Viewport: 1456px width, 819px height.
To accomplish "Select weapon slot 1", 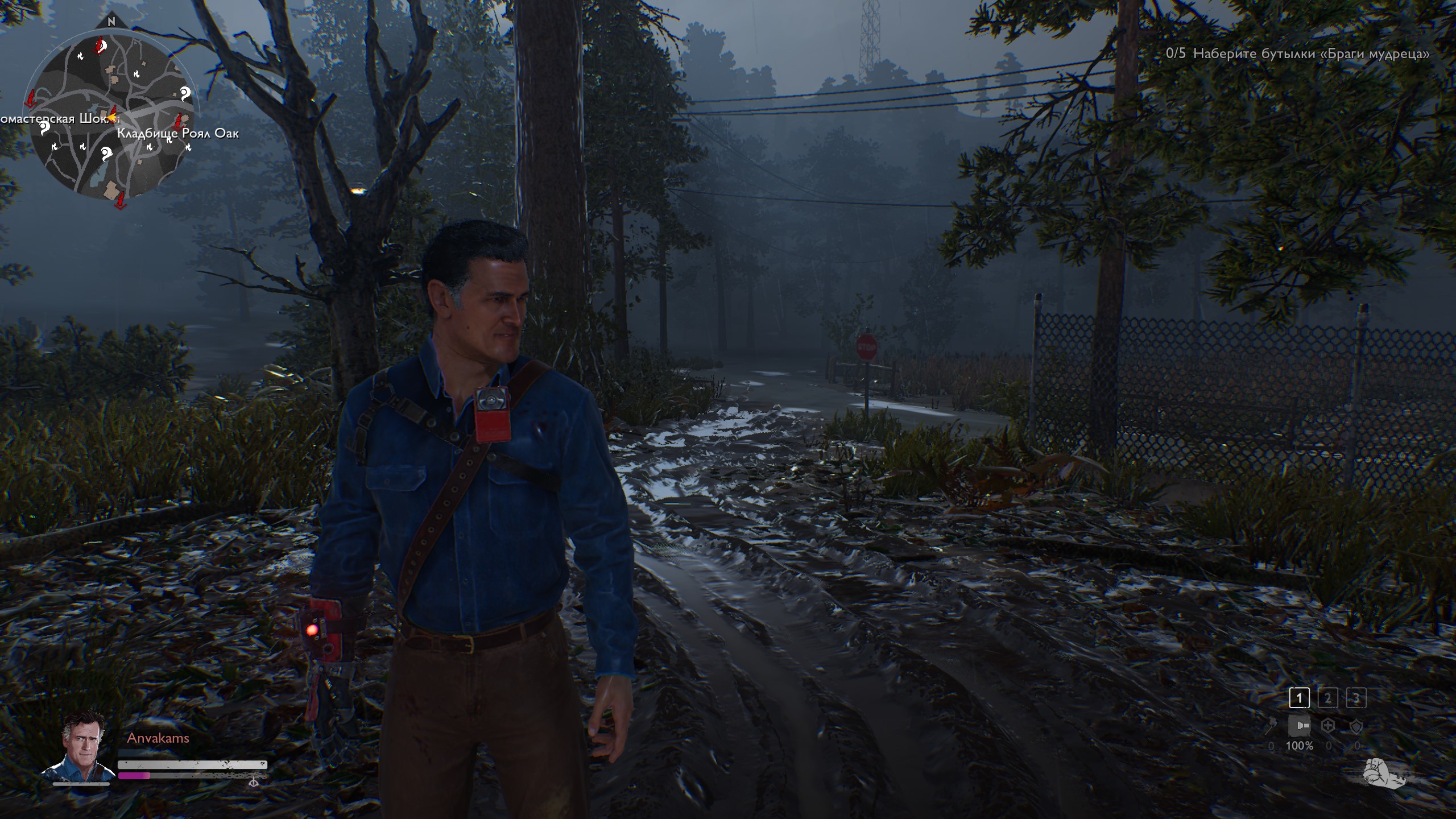I will point(1299,698).
